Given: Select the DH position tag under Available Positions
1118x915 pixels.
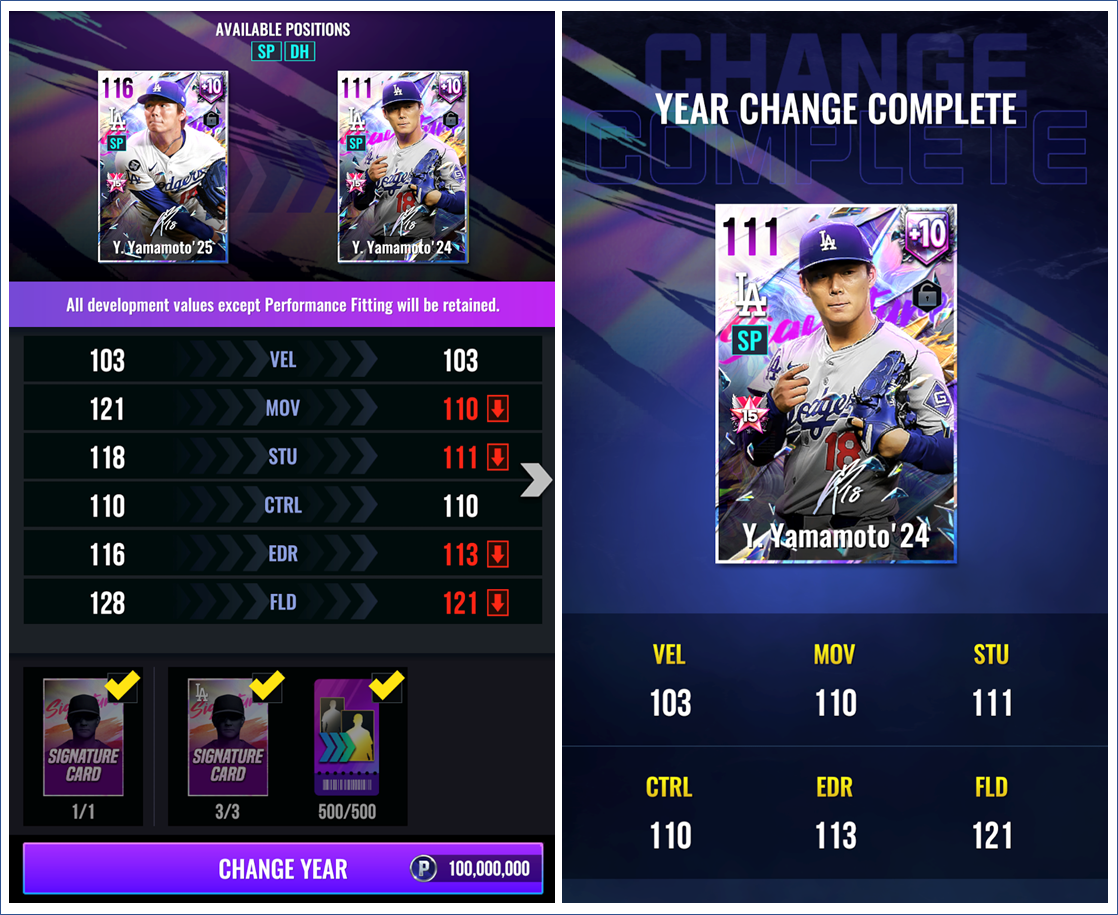Looking at the screenshot, I should pyautogui.click(x=298, y=51).
